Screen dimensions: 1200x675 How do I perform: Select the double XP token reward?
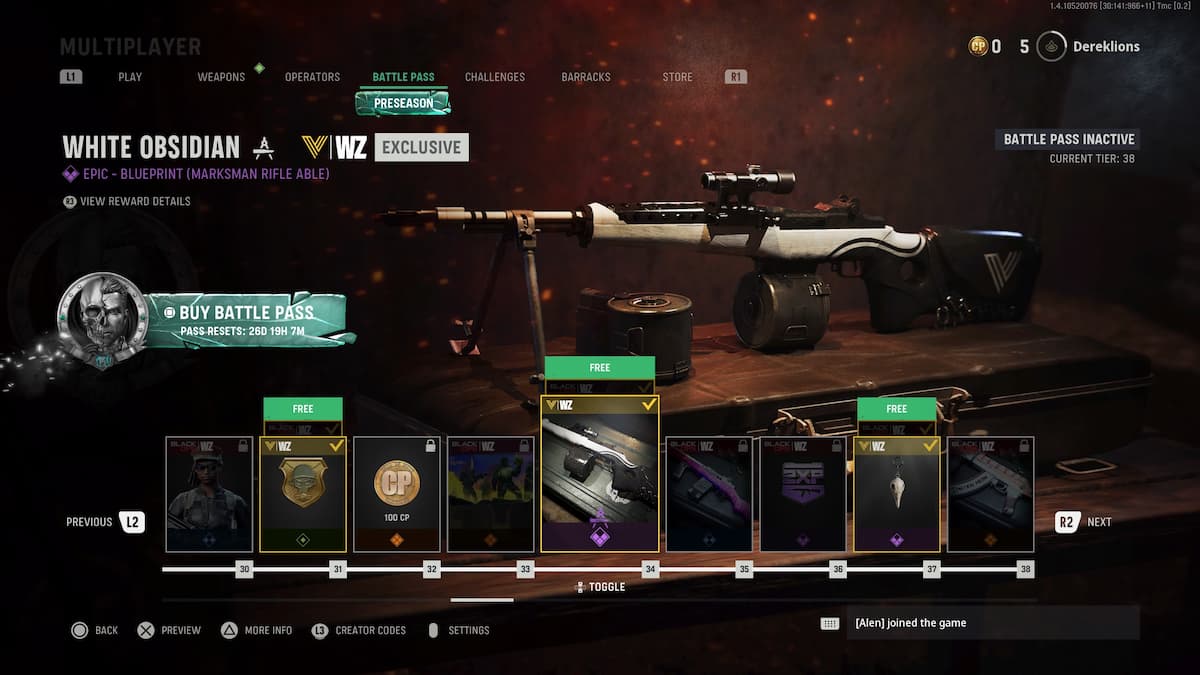click(803, 494)
